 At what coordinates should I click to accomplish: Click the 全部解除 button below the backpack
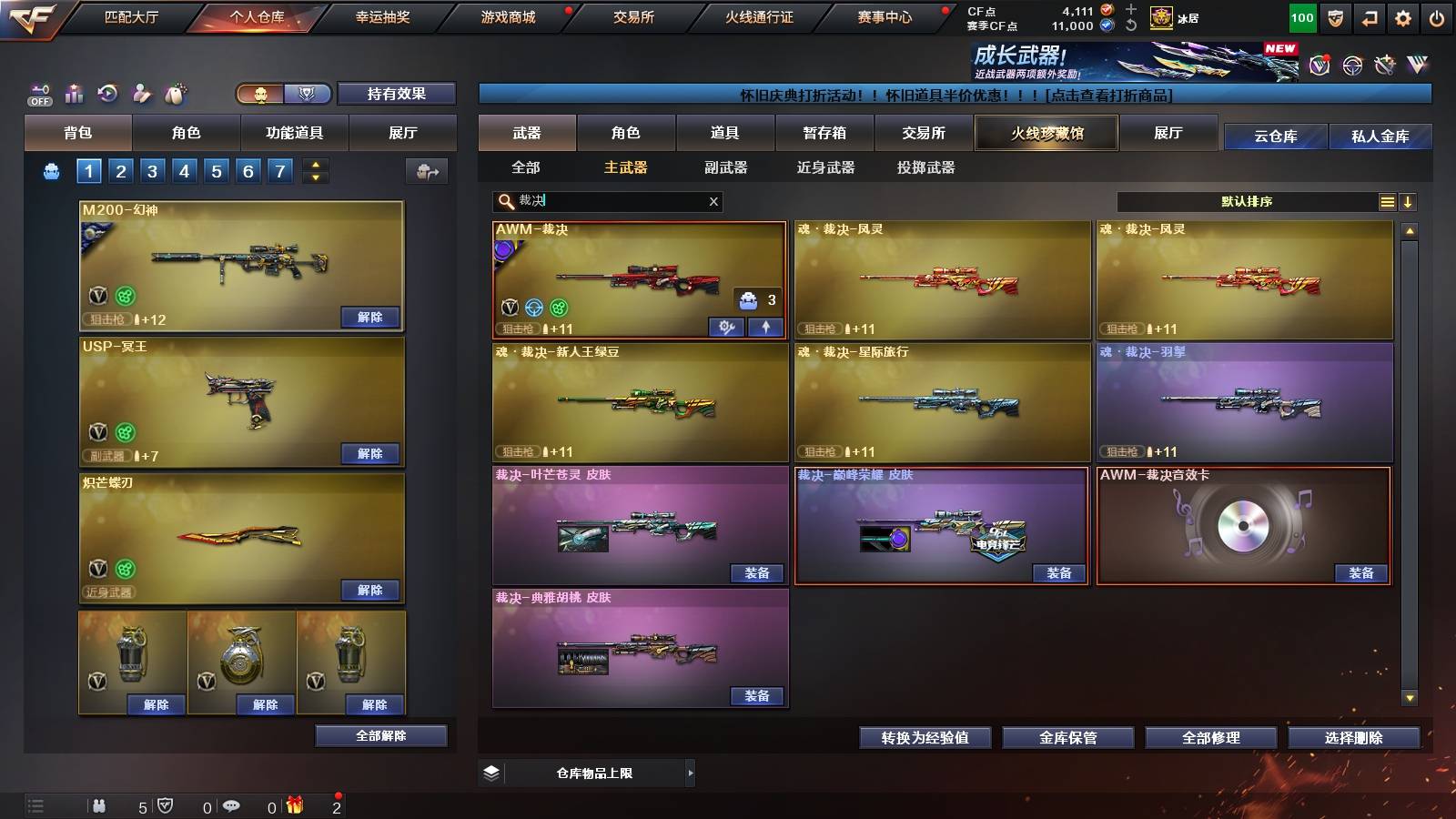click(381, 735)
